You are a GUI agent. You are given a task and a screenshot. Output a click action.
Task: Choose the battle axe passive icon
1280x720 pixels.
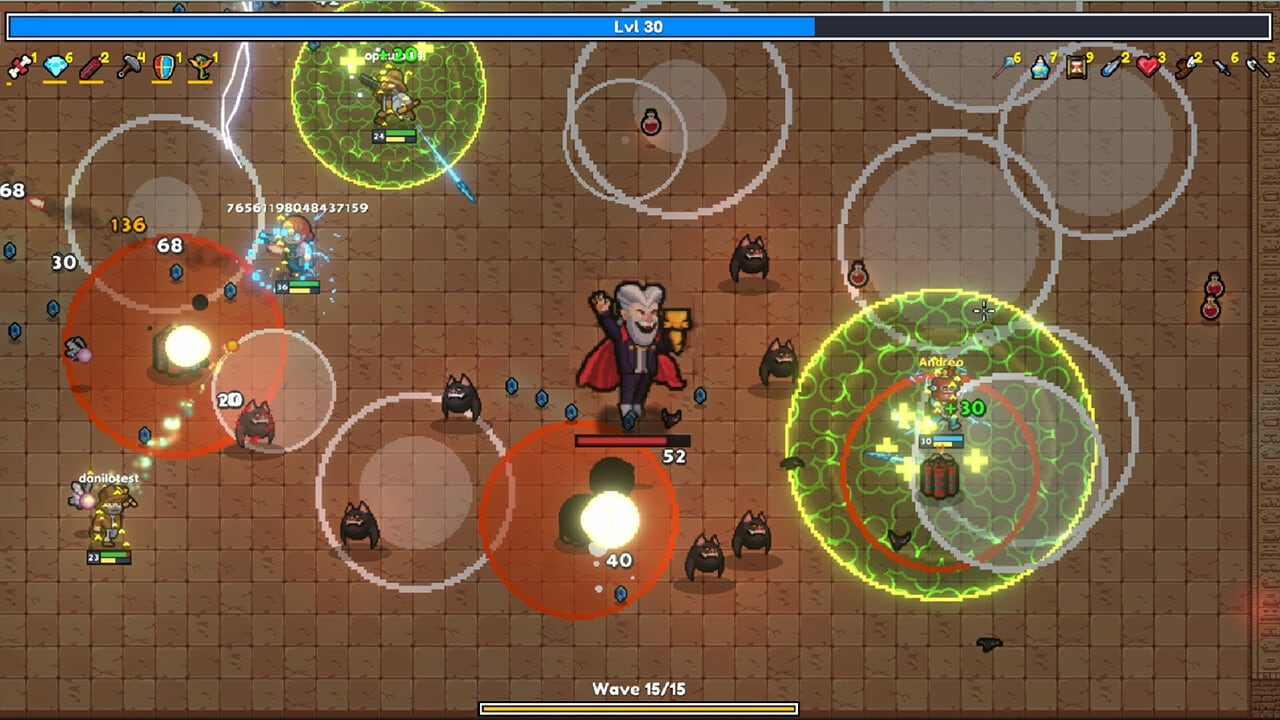1256,67
